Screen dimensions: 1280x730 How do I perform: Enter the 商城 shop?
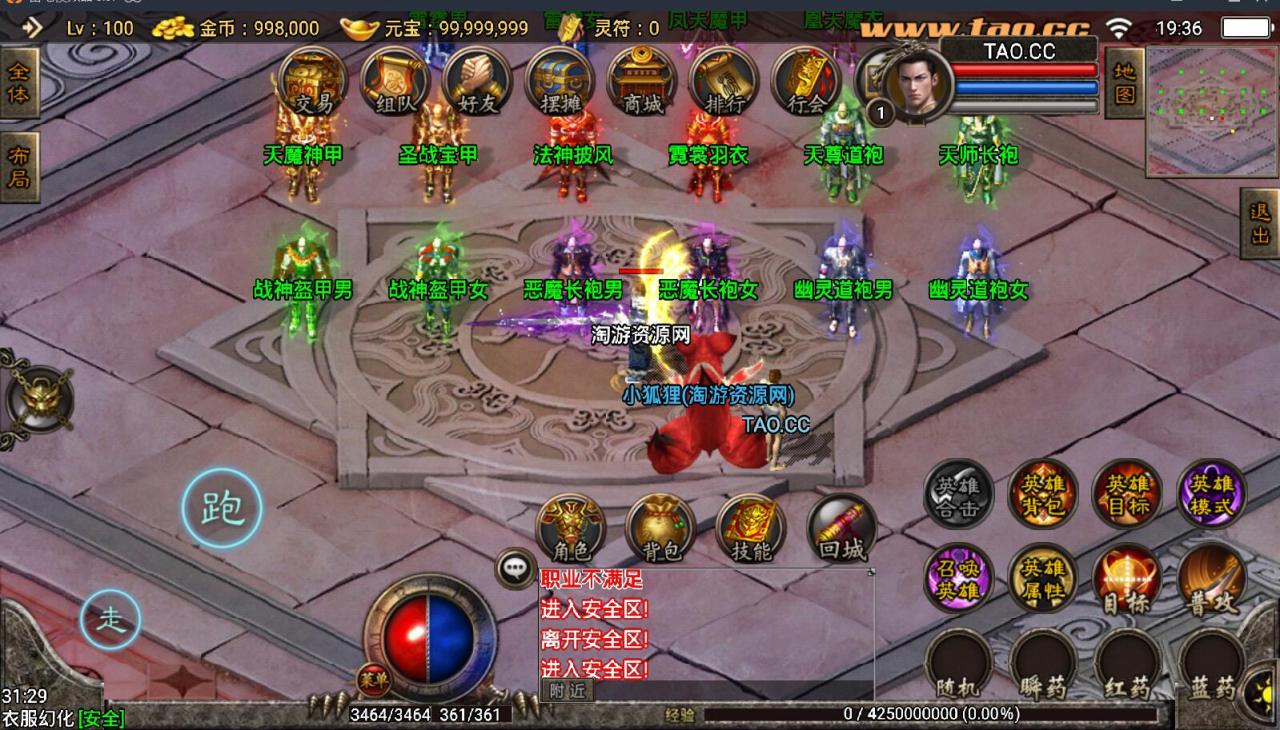[643, 80]
